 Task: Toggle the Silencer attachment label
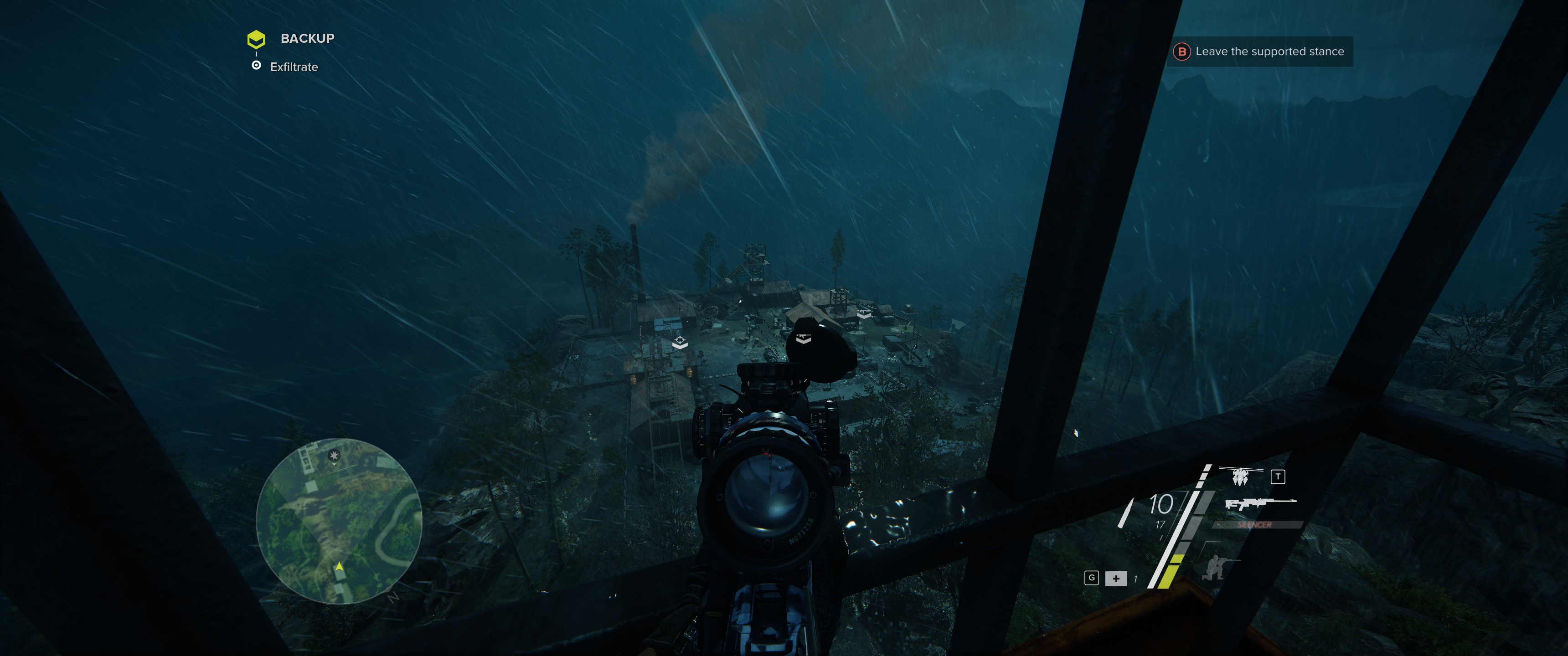point(1254,524)
